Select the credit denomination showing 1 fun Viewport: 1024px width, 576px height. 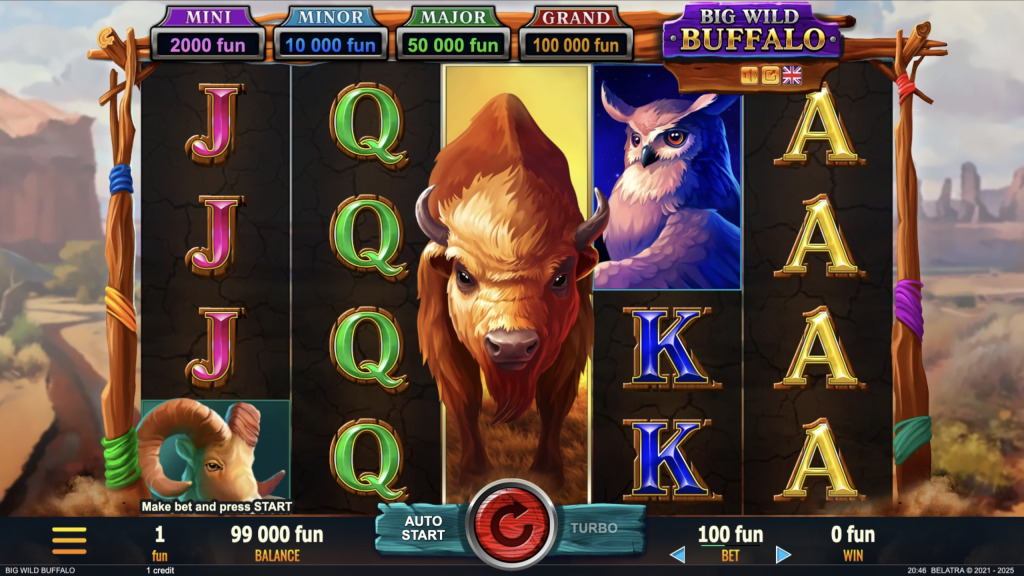(x=159, y=541)
